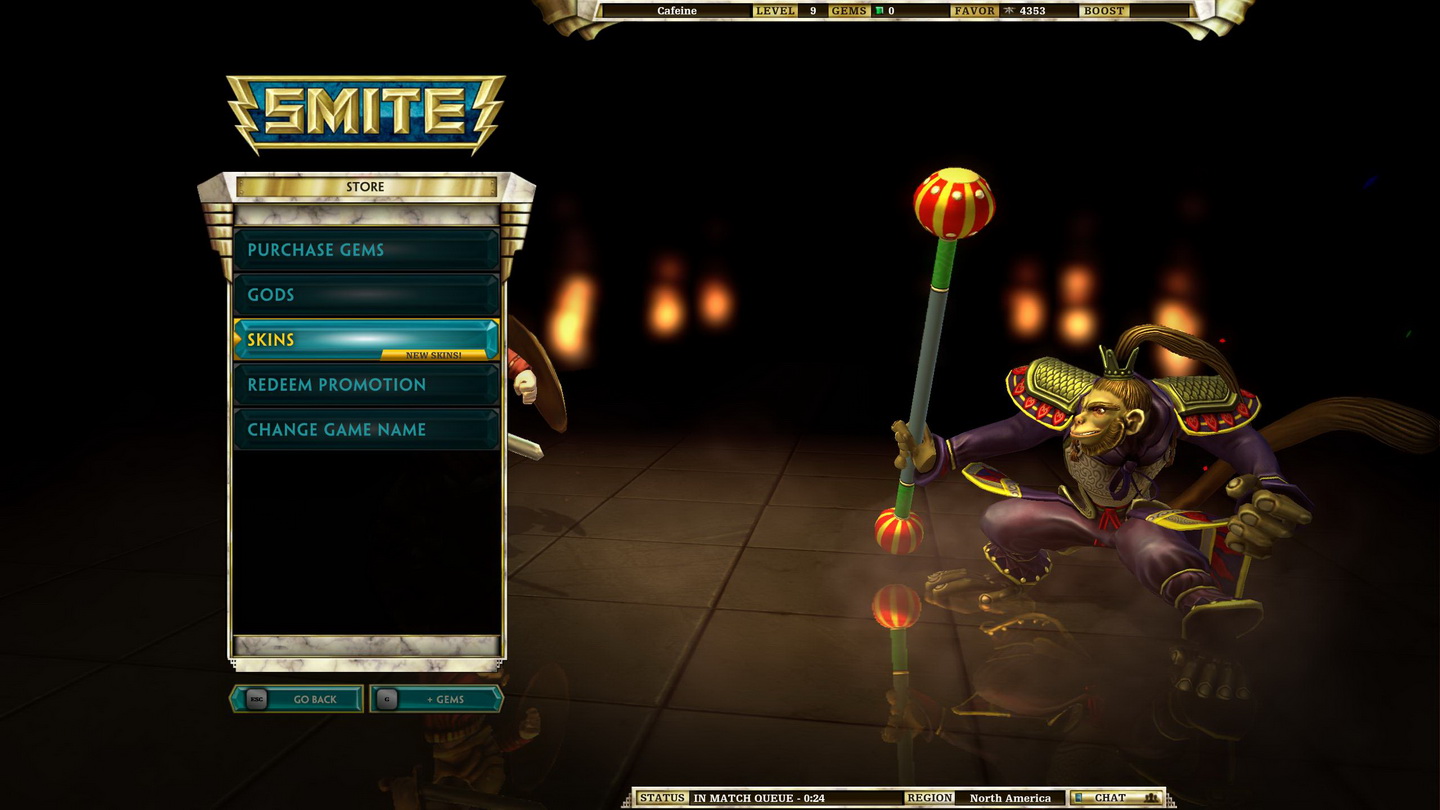The image size is (1440, 810).
Task: Select Change Game Name
Action: (x=366, y=430)
